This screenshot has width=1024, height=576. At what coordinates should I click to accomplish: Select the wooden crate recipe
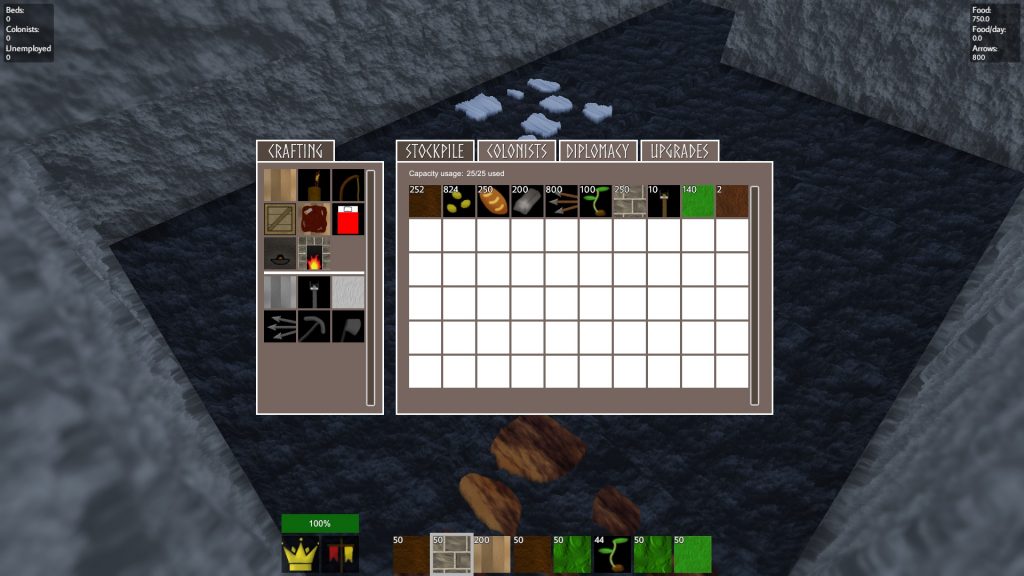[x=280, y=219]
